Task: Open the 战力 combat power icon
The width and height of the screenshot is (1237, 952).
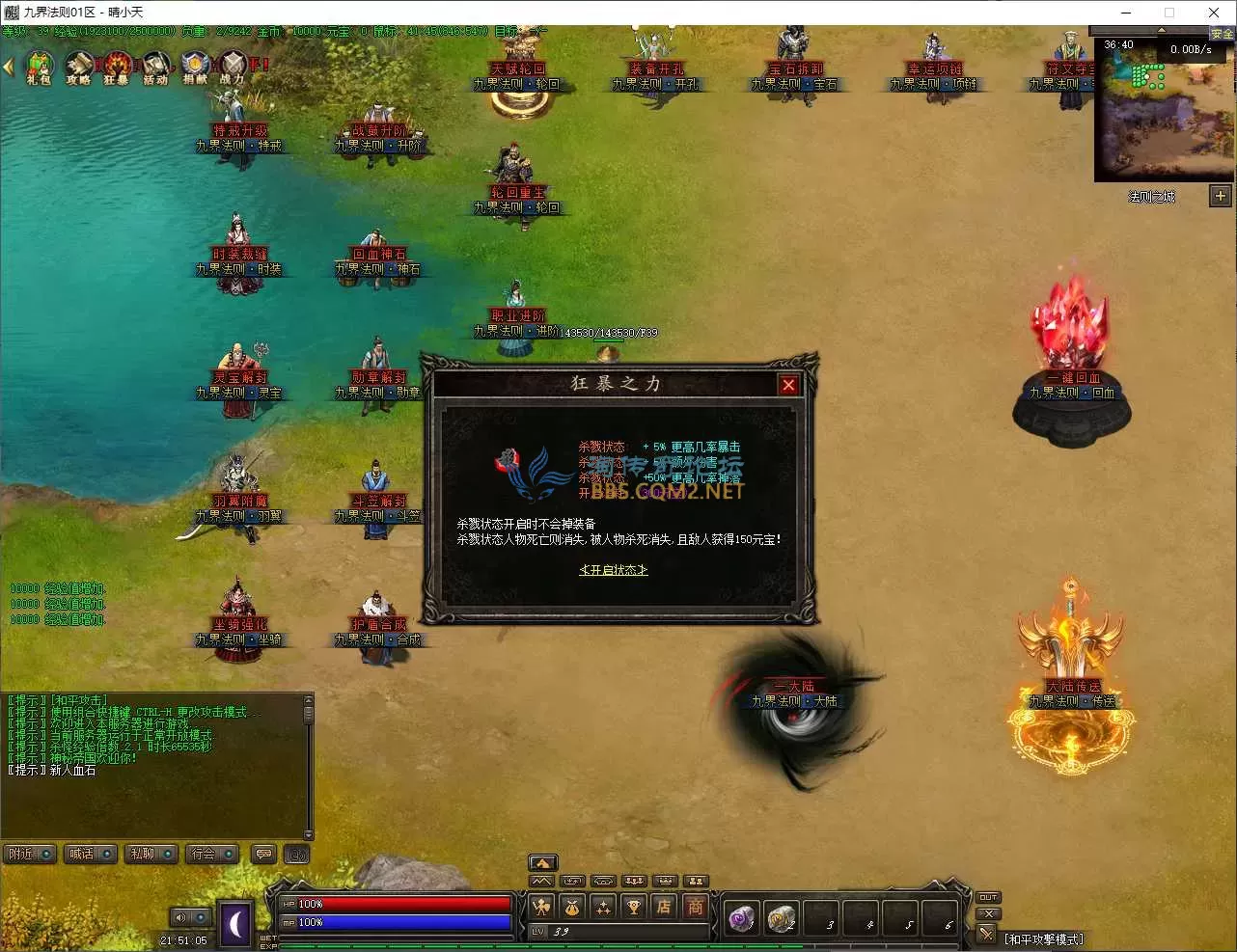Action: click(x=234, y=68)
